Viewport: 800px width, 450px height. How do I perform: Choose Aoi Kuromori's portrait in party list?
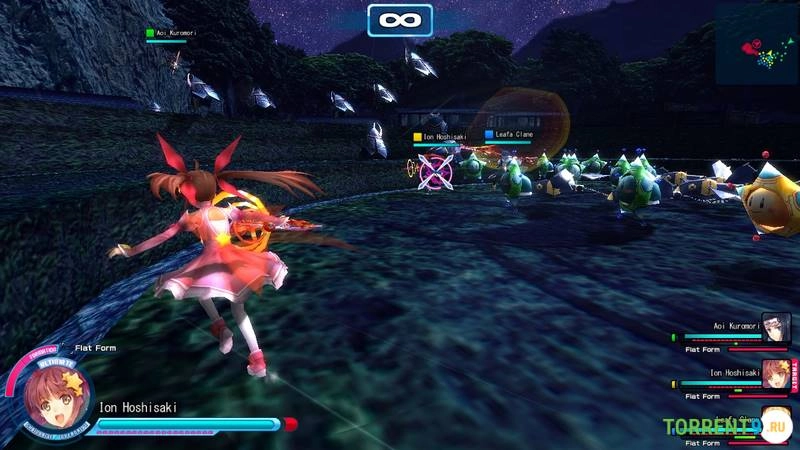[776, 327]
